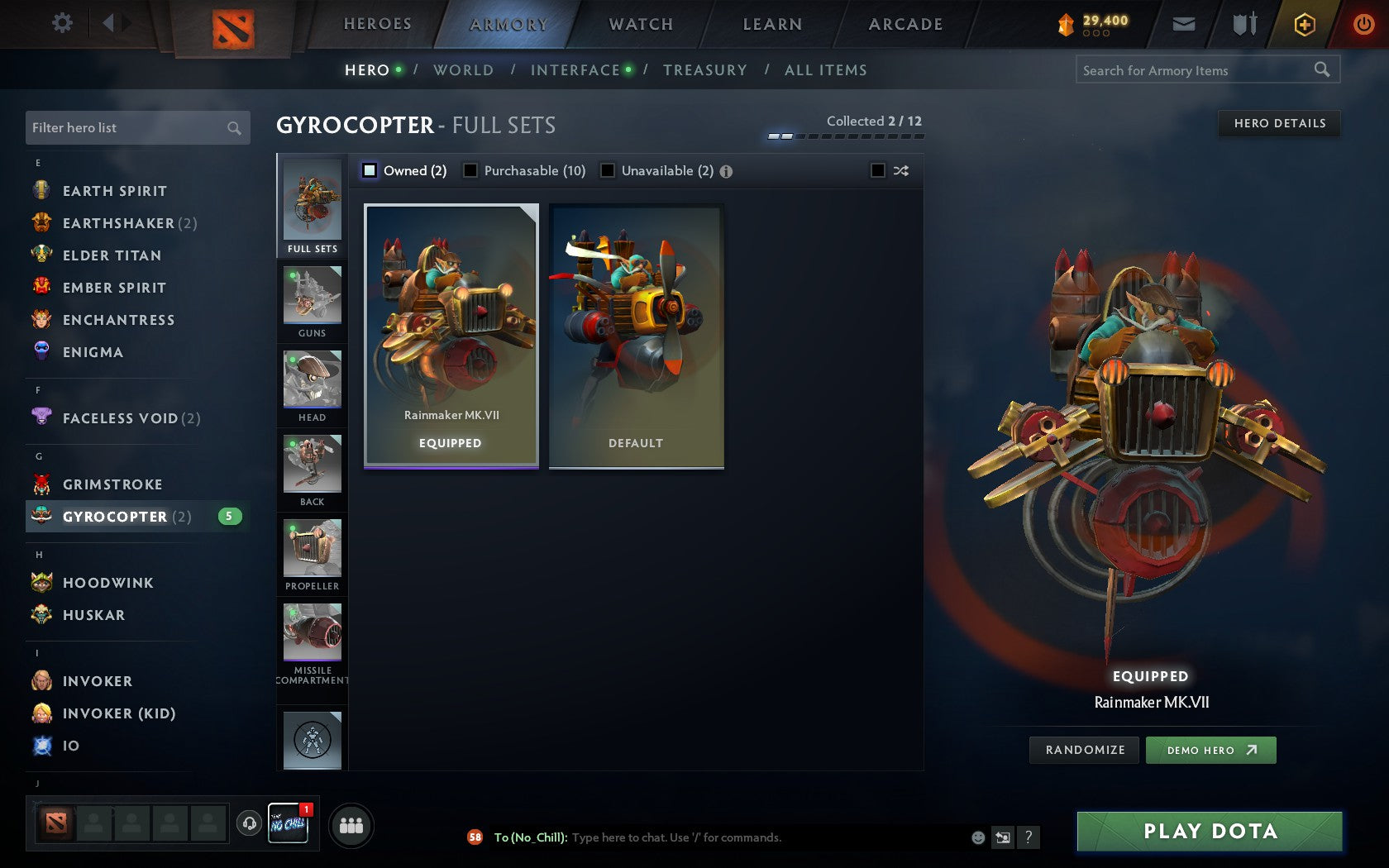
Task: Select the Default set thumbnail
Action: coord(635,335)
